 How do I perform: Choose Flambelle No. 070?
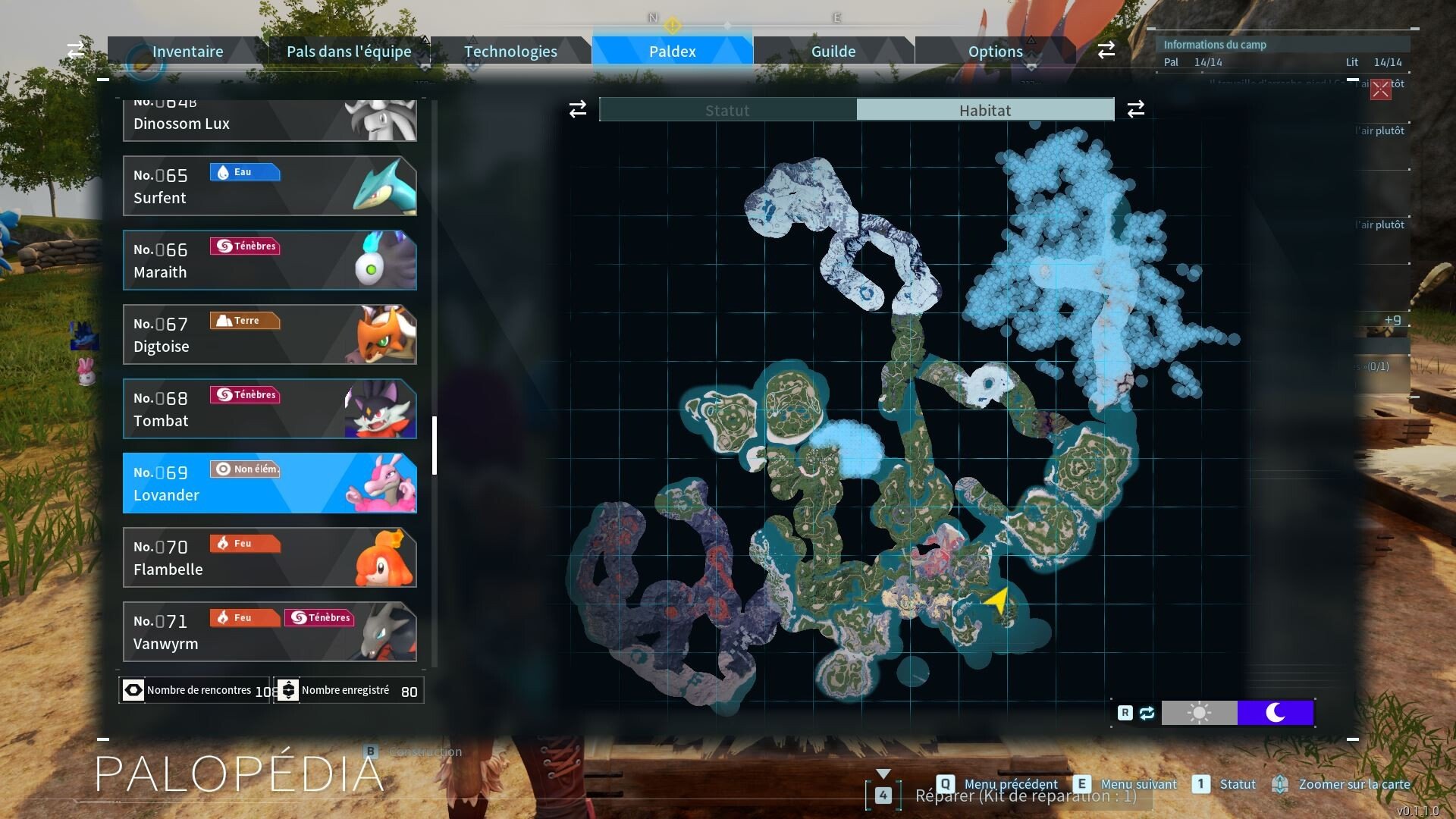pos(269,557)
